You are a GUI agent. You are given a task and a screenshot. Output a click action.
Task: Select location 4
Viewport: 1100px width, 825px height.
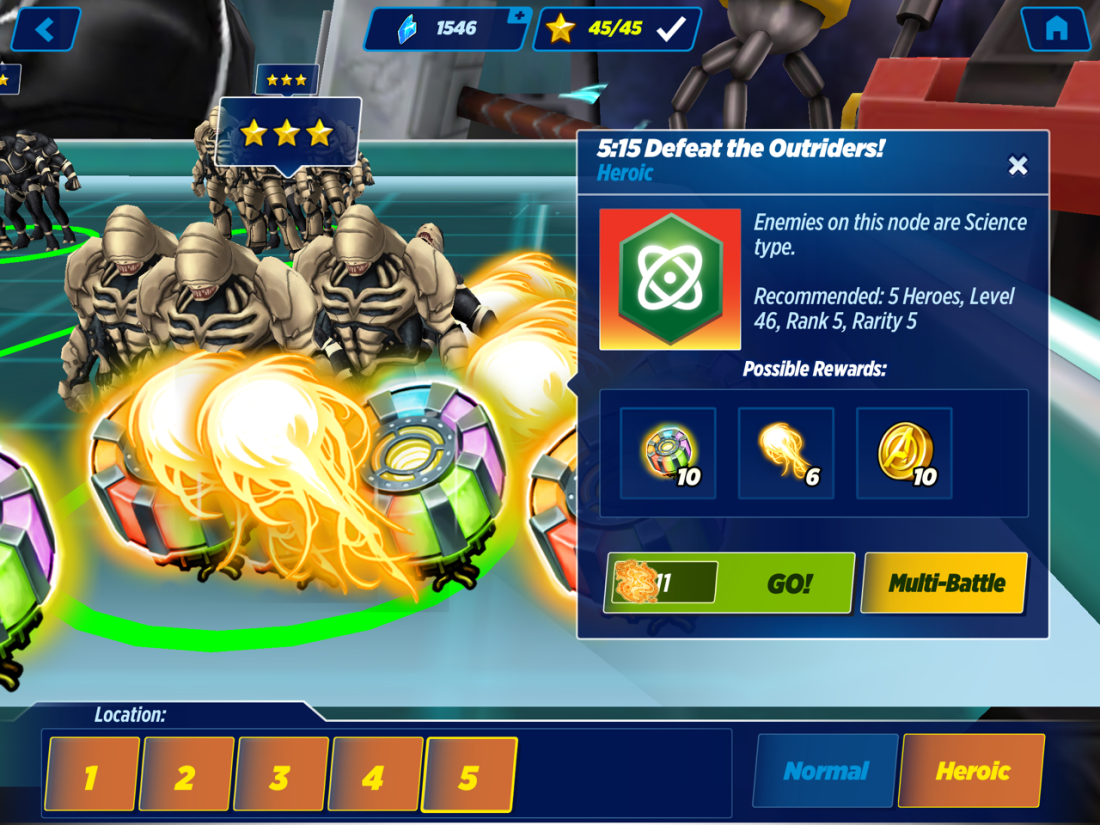click(x=375, y=774)
